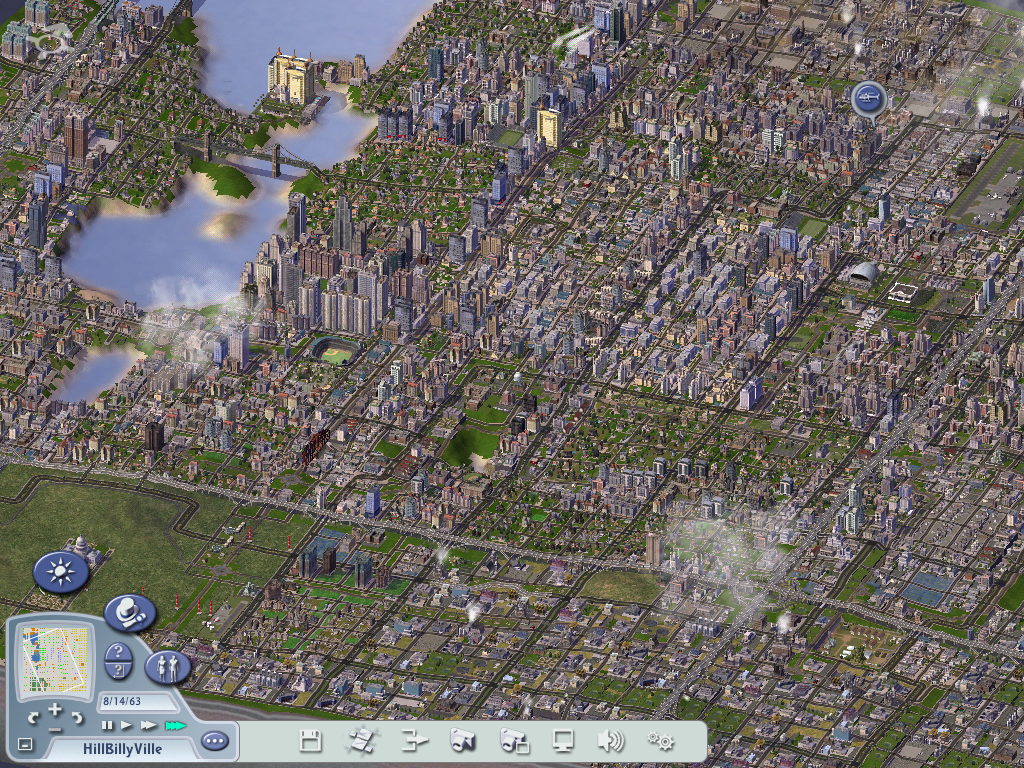Set simulation to normal play speed
Viewport: 1024px width, 768px height.
tap(127, 725)
